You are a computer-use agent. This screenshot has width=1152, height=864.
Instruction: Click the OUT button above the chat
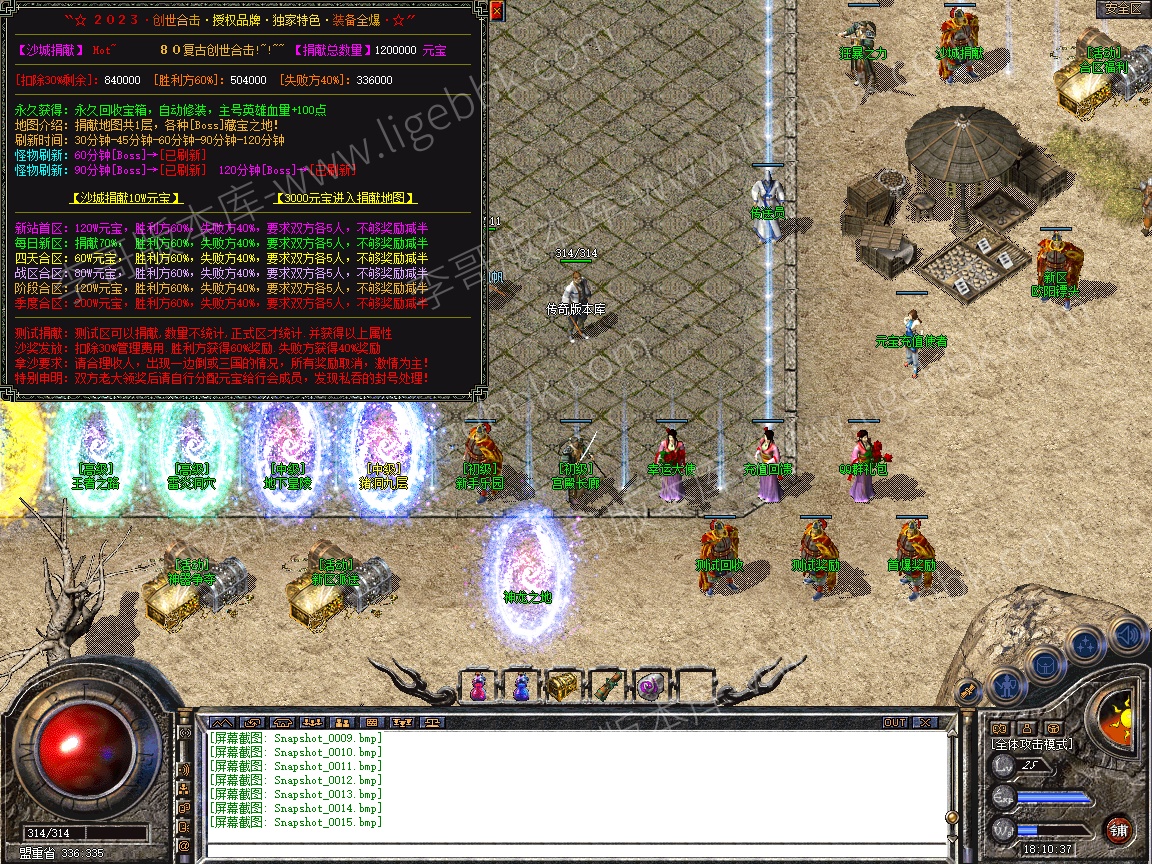(x=894, y=722)
